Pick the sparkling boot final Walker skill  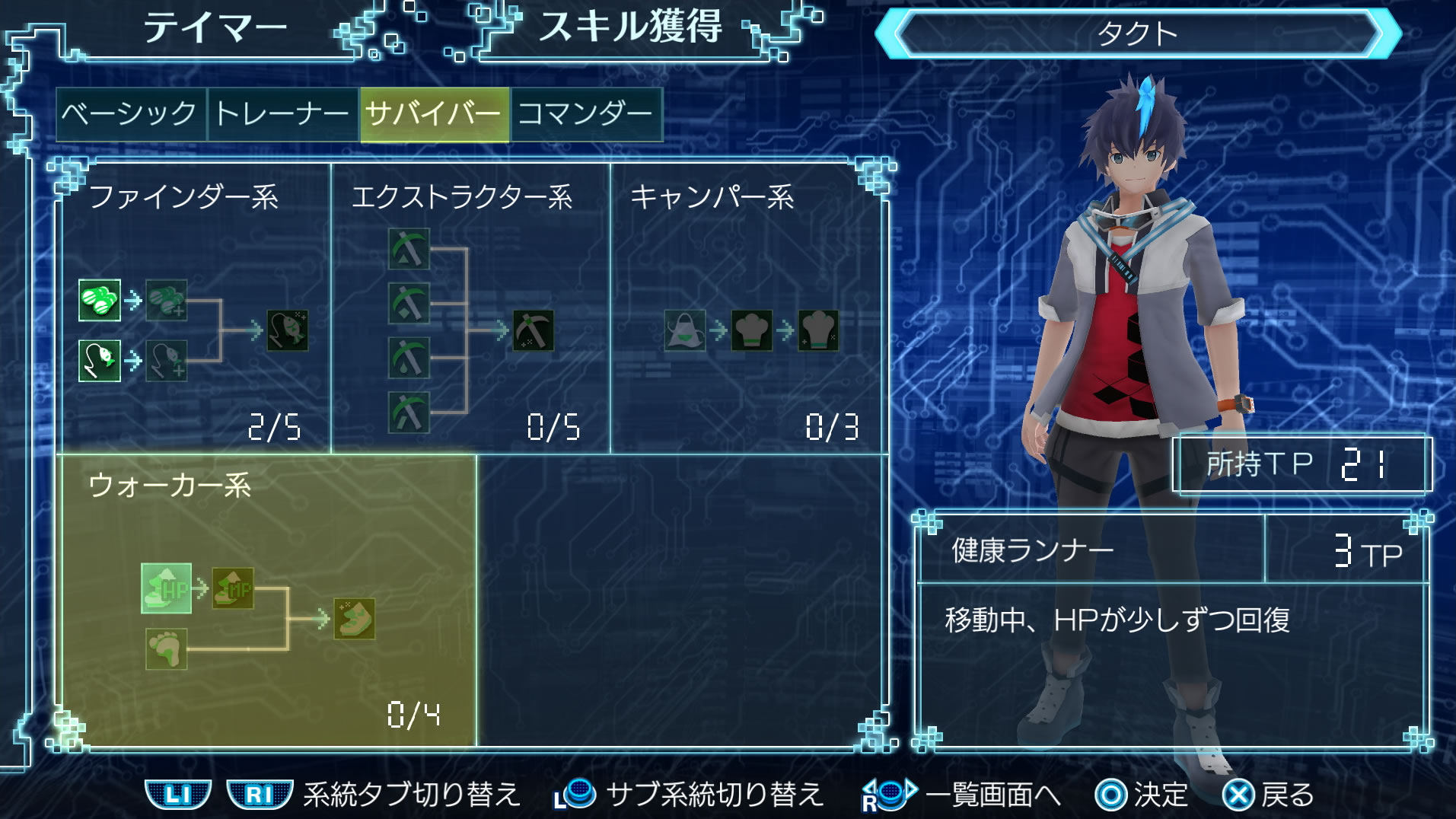tap(355, 619)
